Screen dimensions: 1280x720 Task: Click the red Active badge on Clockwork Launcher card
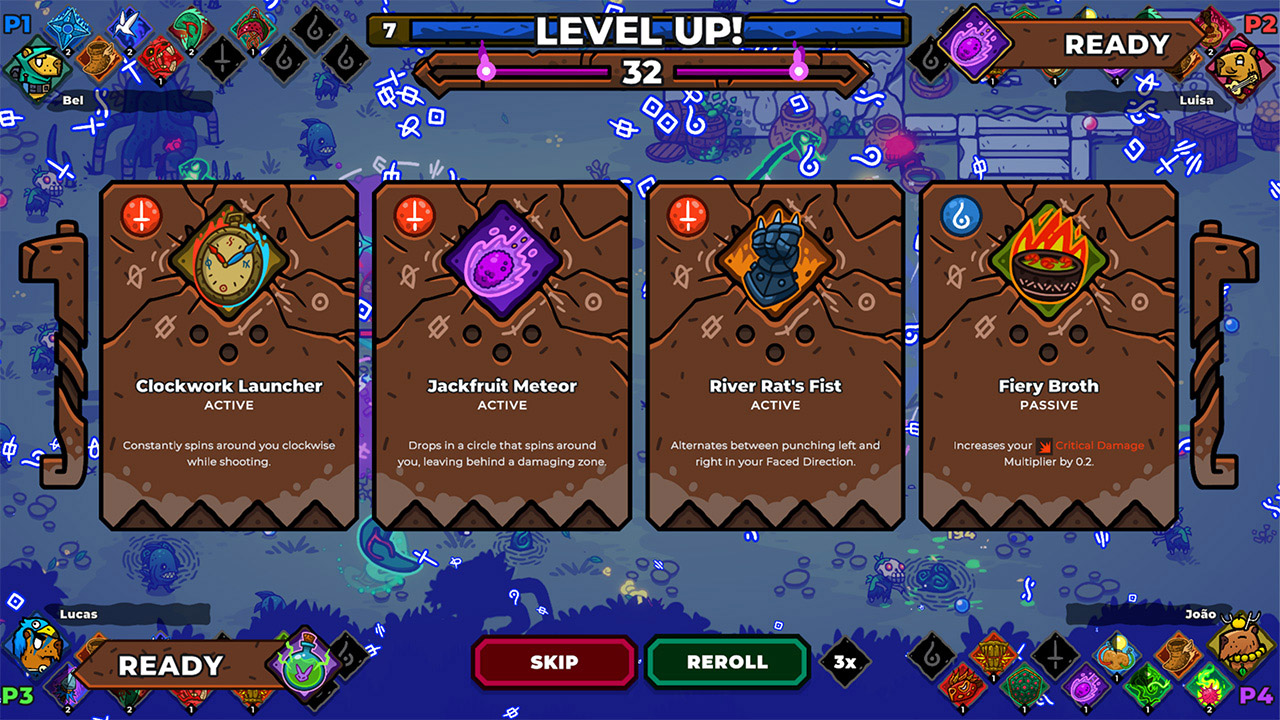(141, 213)
